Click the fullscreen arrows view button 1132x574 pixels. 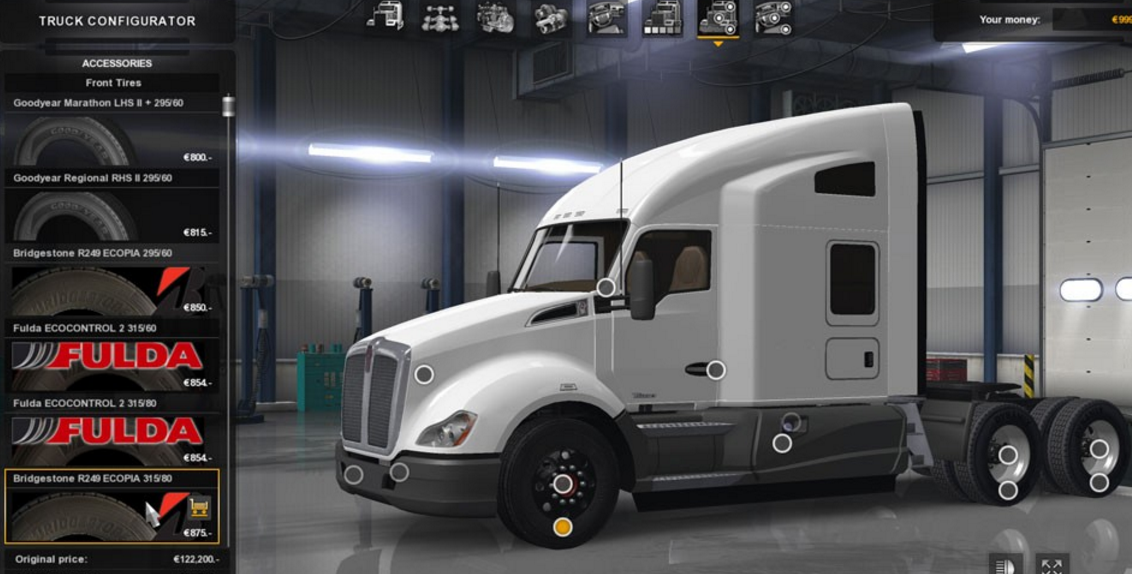[x=1051, y=565]
